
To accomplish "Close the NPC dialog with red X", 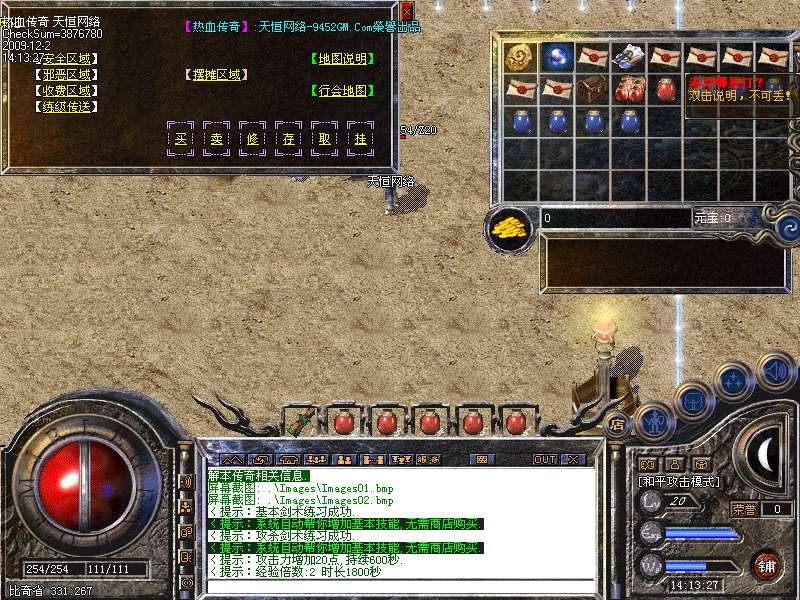I will pos(407,10).
